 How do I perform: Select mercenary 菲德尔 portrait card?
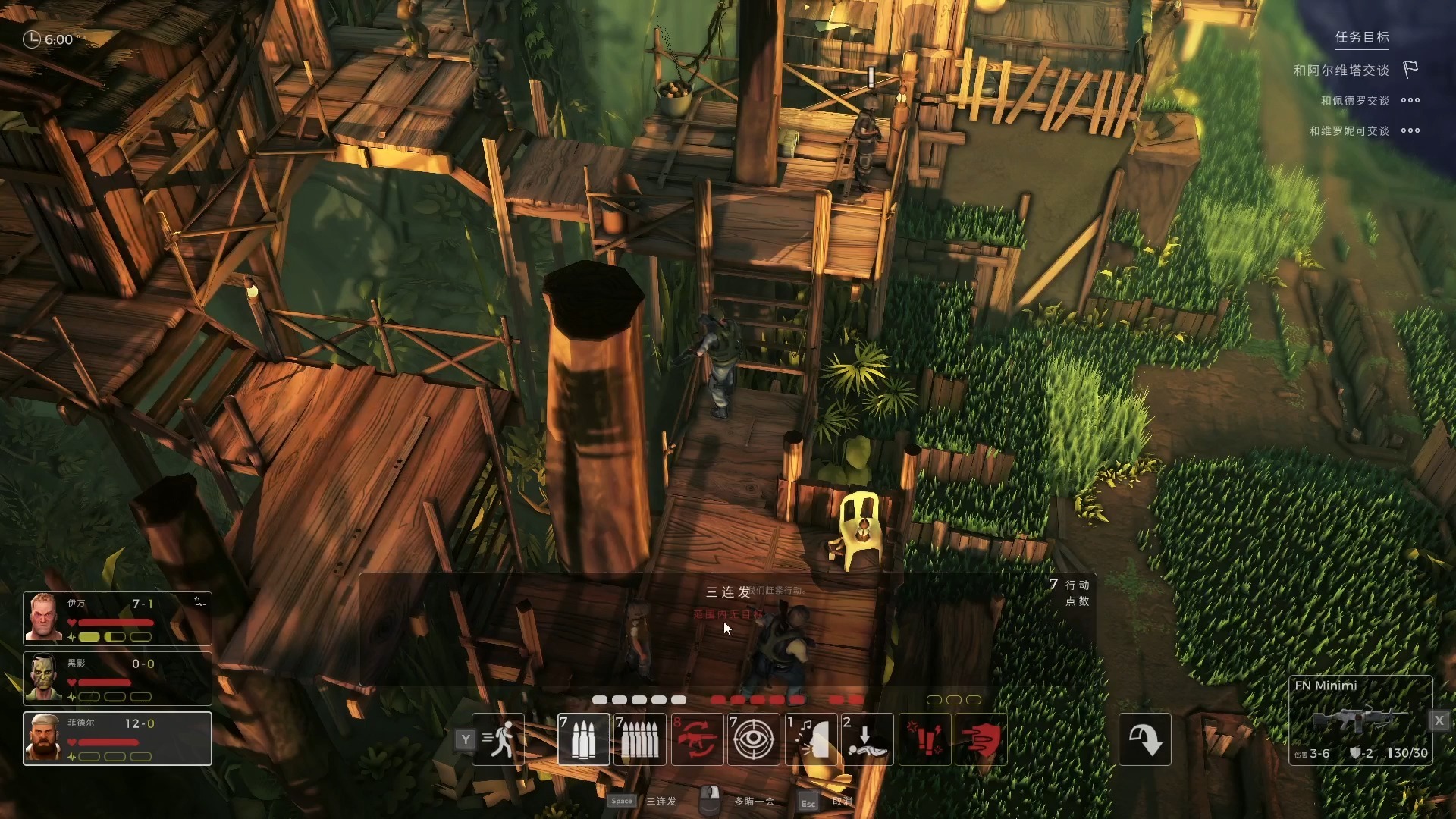coord(118,739)
